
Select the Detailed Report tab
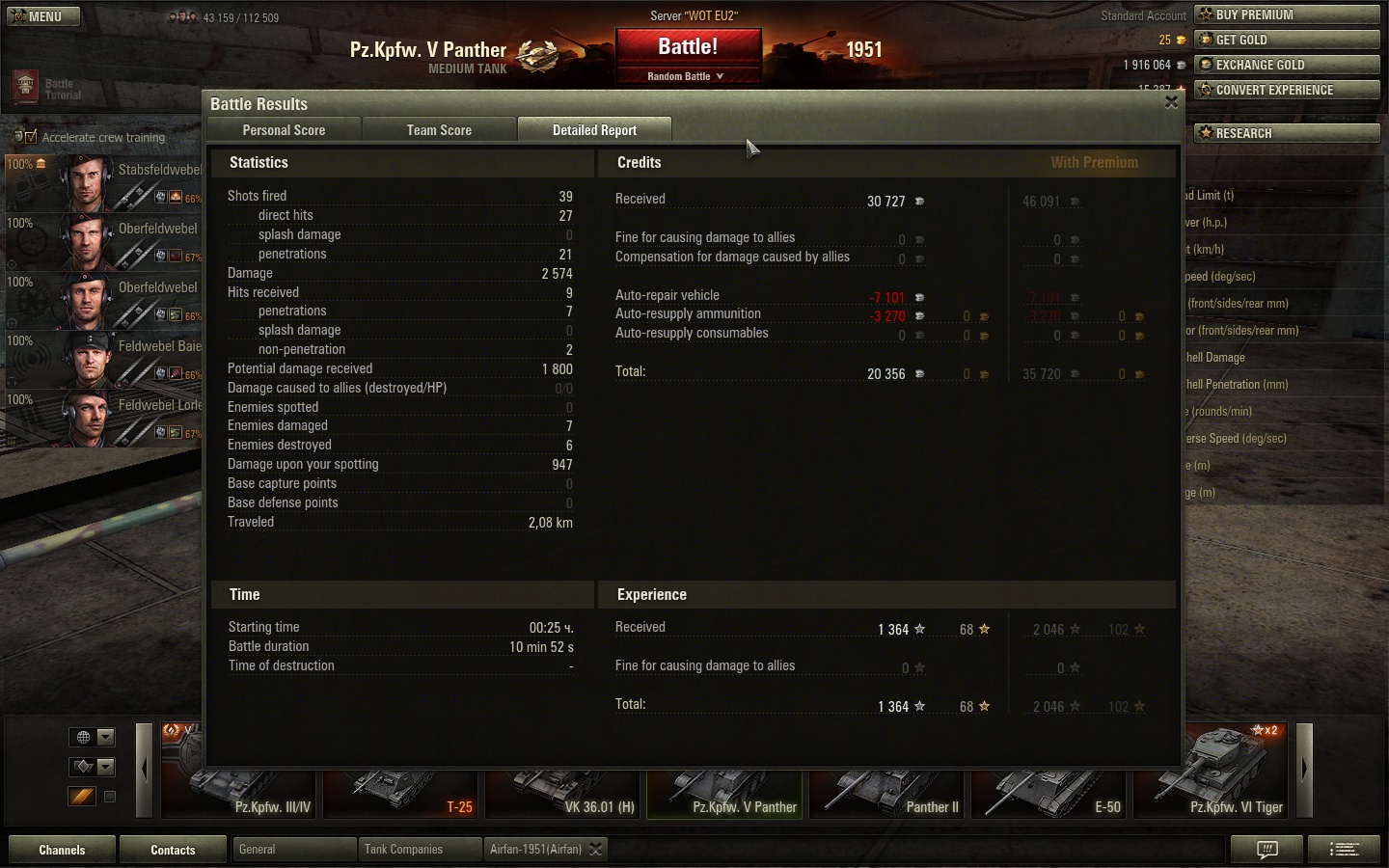pos(594,130)
